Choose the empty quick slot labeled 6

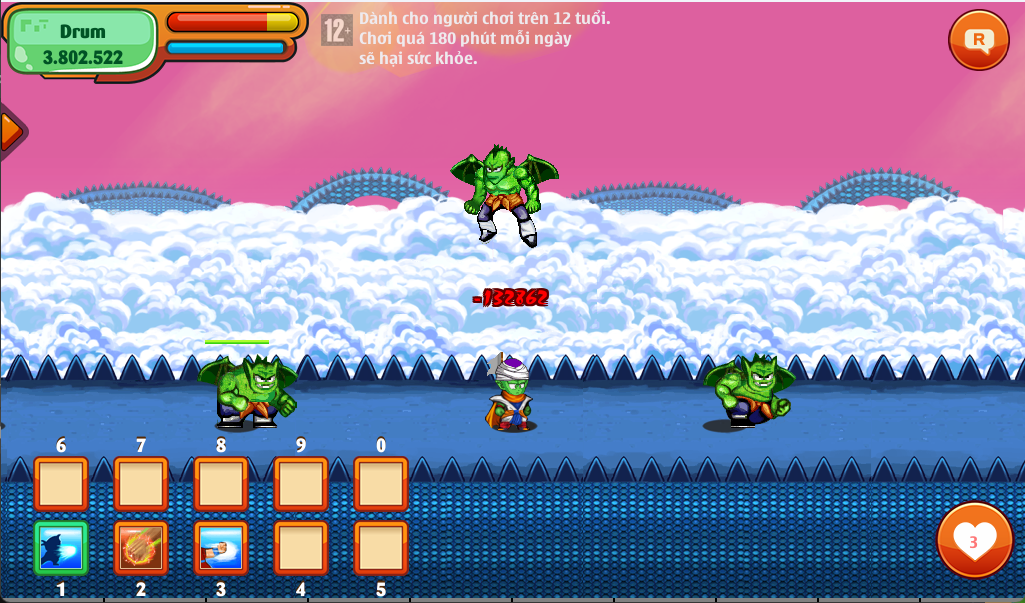(61, 484)
